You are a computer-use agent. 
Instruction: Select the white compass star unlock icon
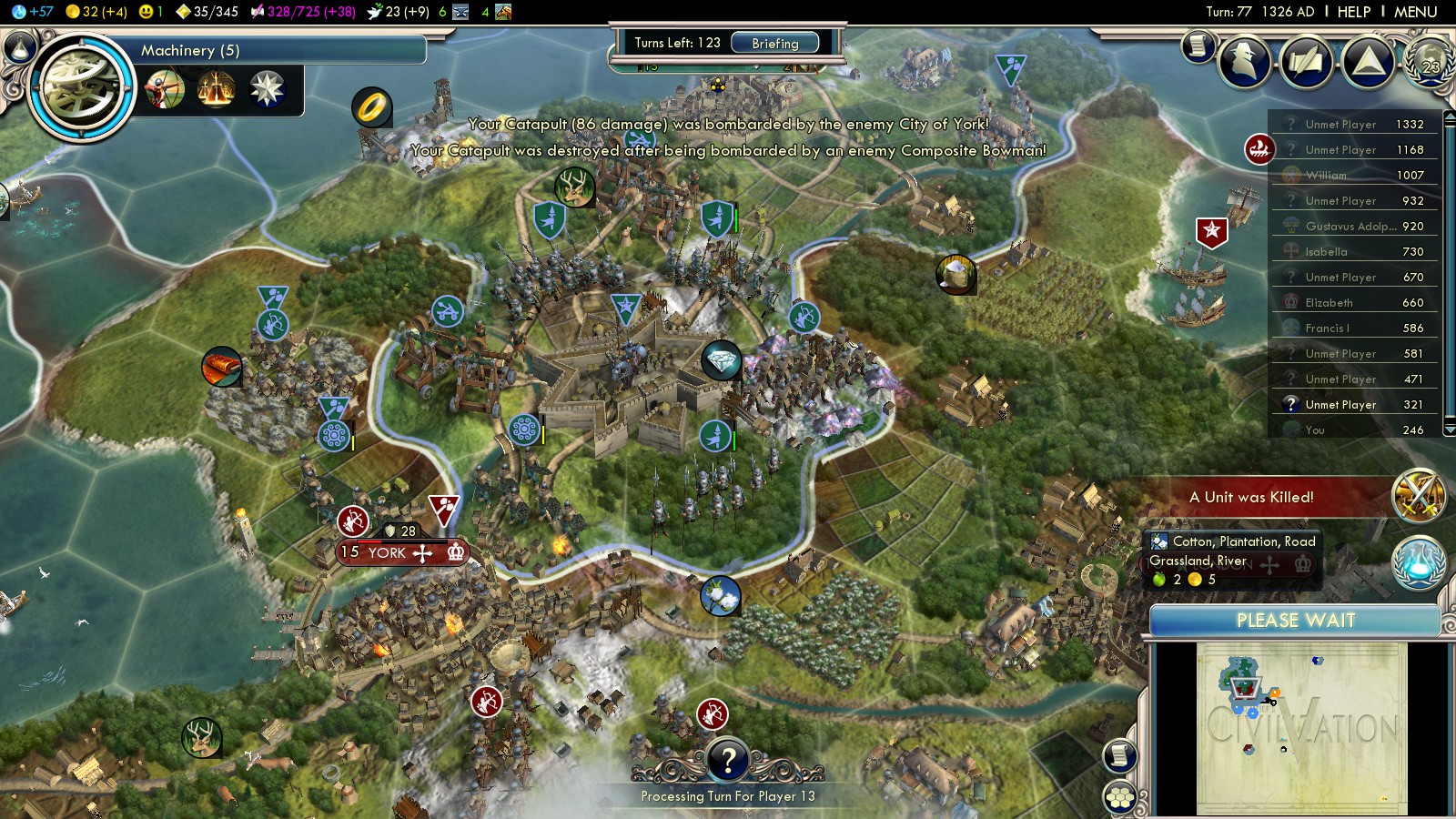point(267,90)
